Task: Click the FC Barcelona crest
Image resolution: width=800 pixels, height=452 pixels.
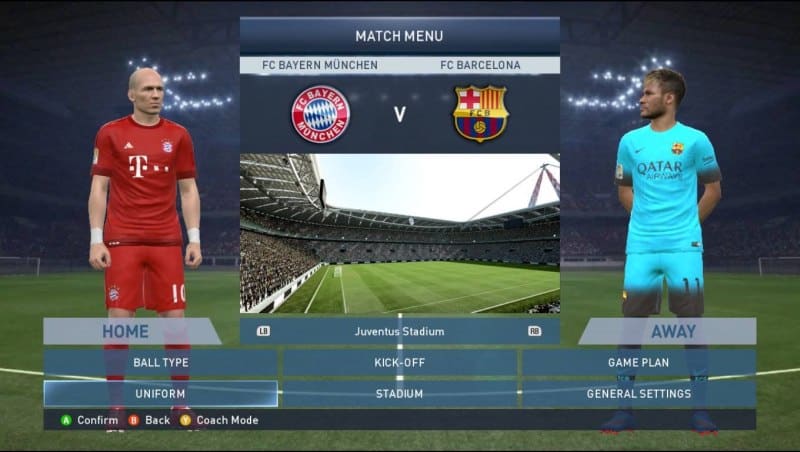Action: point(480,114)
